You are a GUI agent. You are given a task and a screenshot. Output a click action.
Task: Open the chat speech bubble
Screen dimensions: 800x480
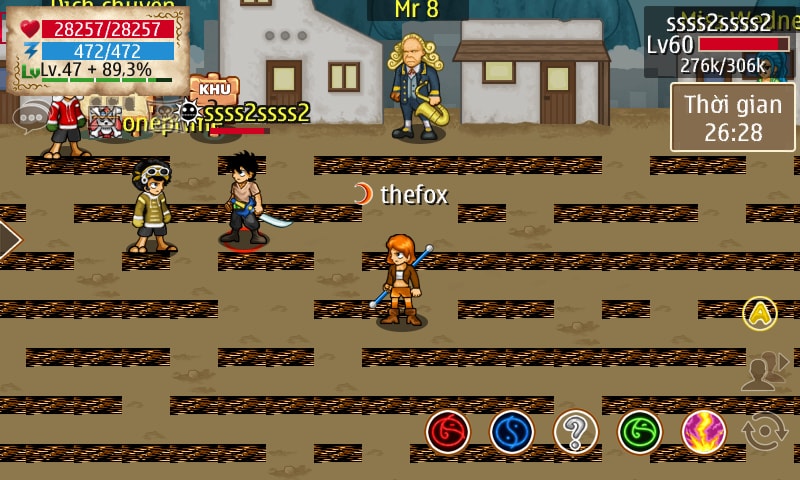click(31, 116)
